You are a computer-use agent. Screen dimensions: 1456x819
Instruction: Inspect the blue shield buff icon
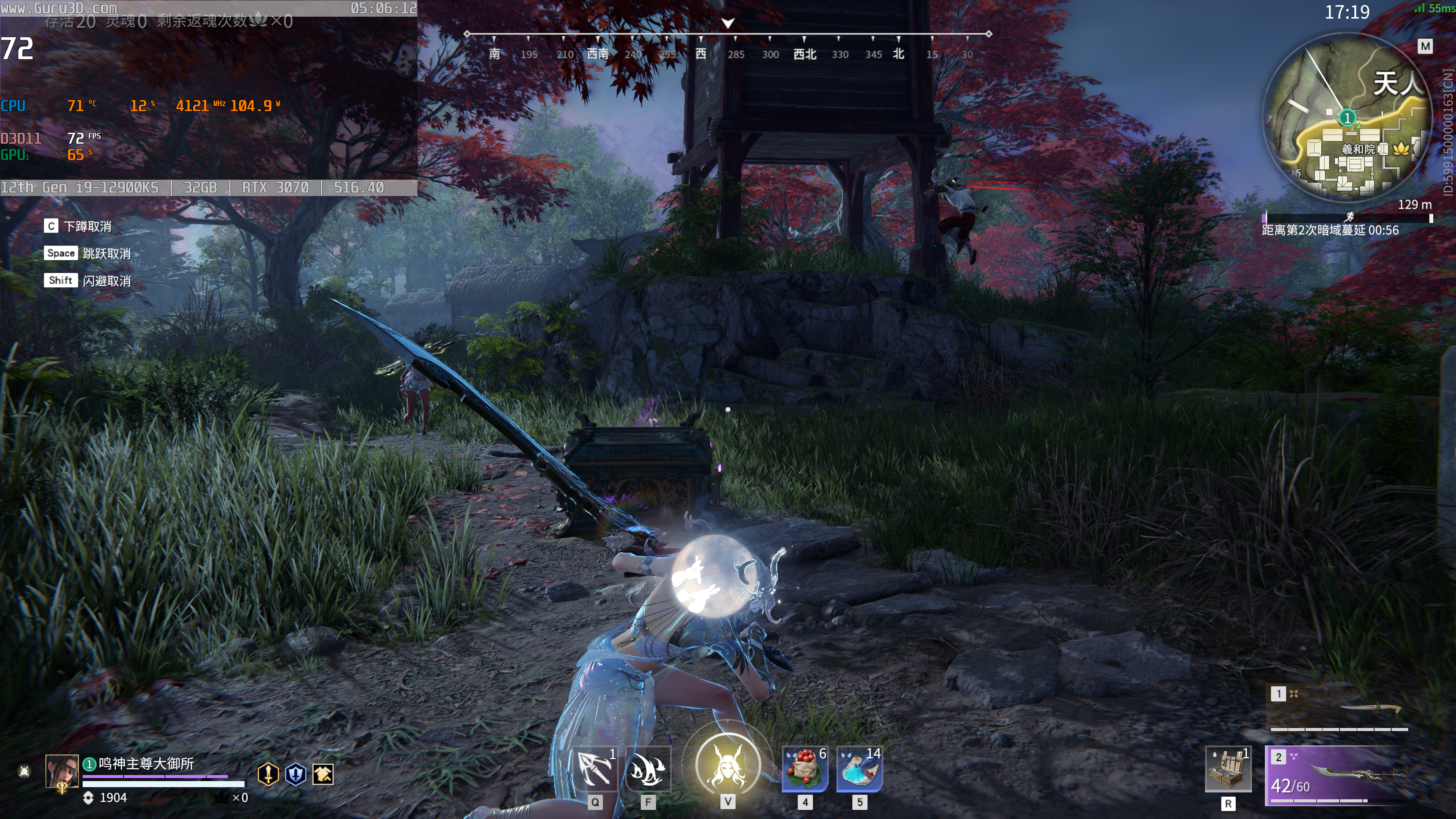click(296, 774)
